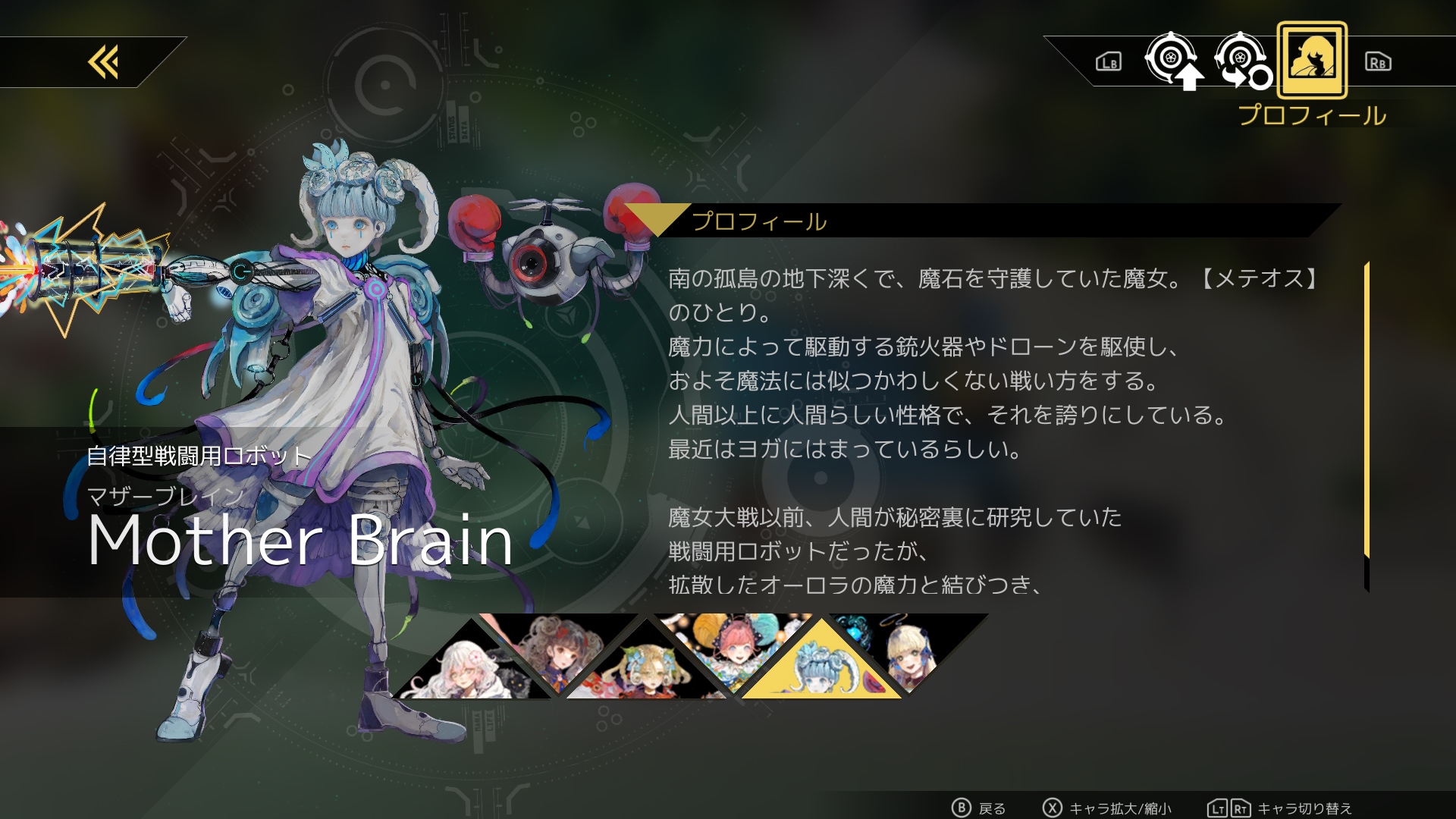This screenshot has width=1456, height=819.
Task: Click the プロフィール section header banner
Action: (758, 221)
